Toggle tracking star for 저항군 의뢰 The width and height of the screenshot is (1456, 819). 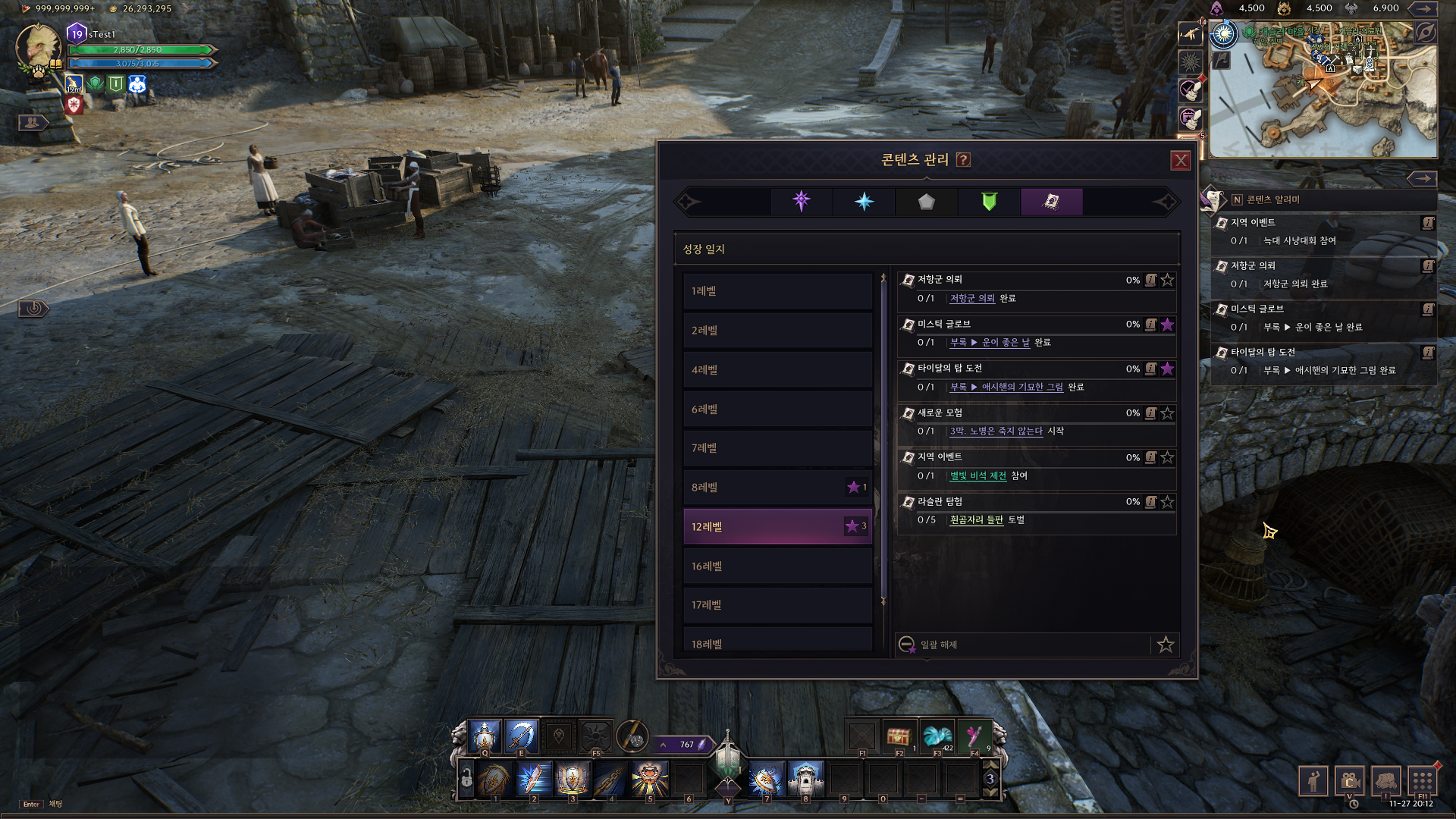1167,280
